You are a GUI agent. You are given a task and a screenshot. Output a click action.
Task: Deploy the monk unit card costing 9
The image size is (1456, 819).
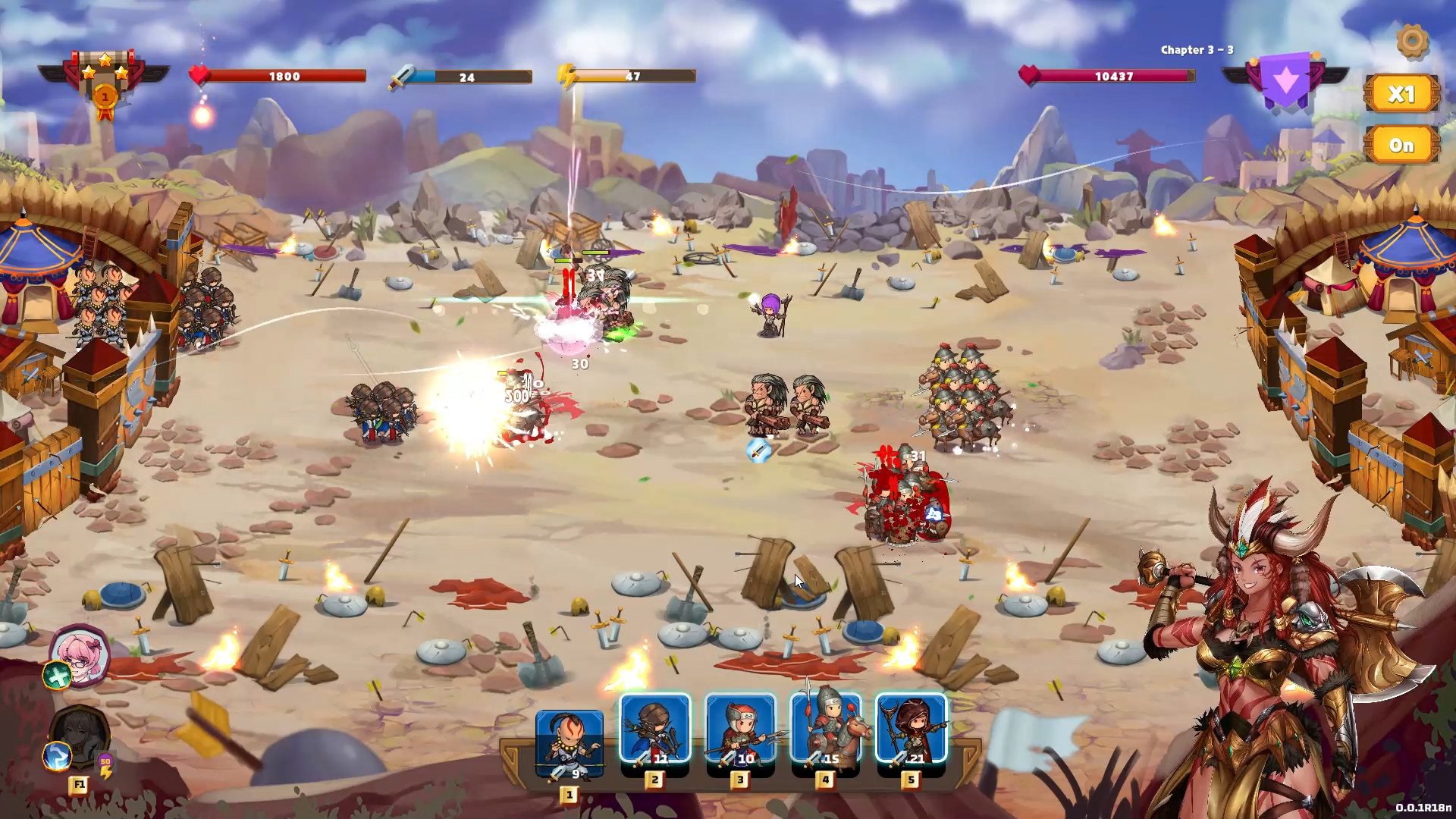point(570,743)
